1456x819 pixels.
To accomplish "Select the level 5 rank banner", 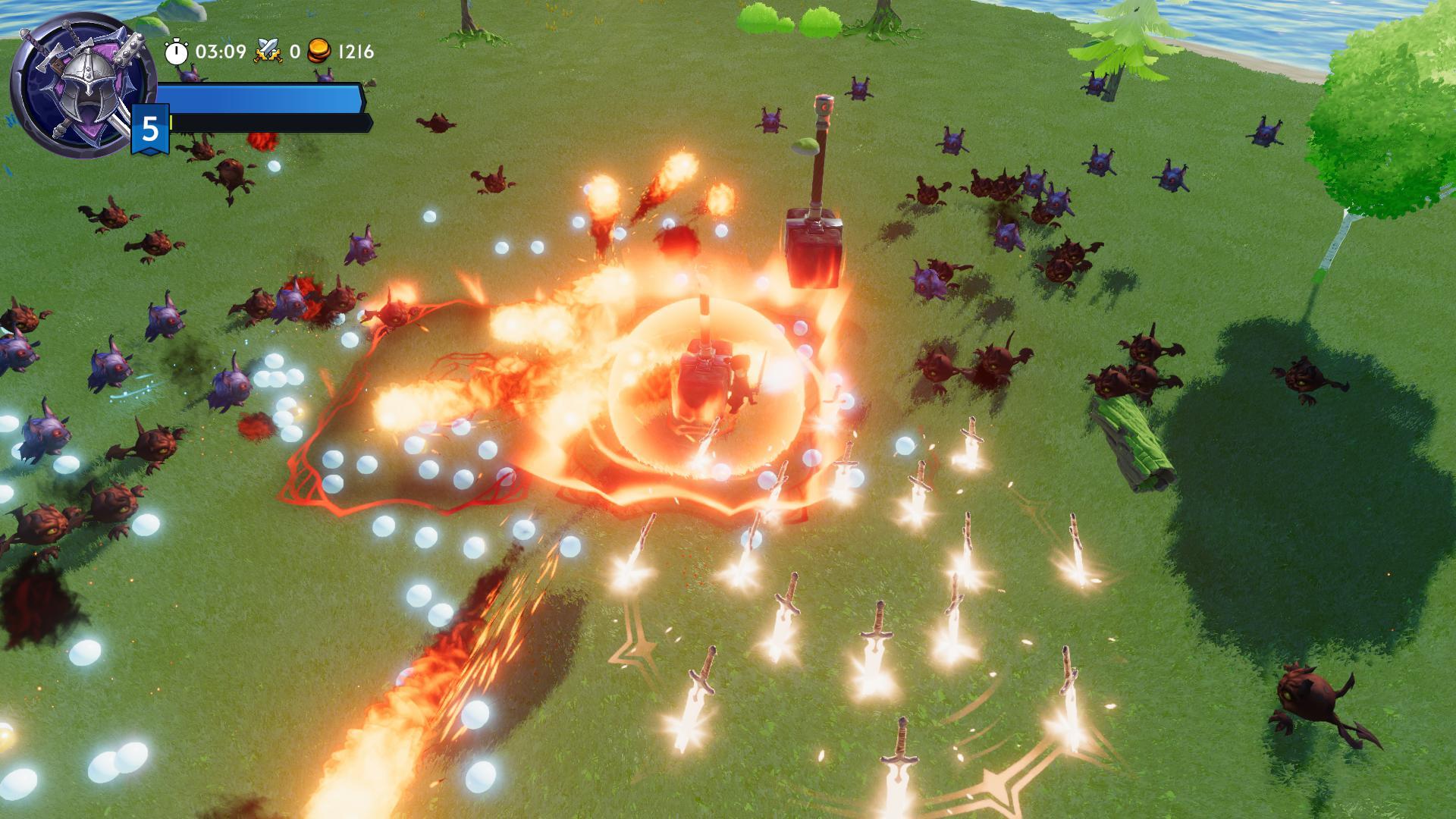I will 149,129.
